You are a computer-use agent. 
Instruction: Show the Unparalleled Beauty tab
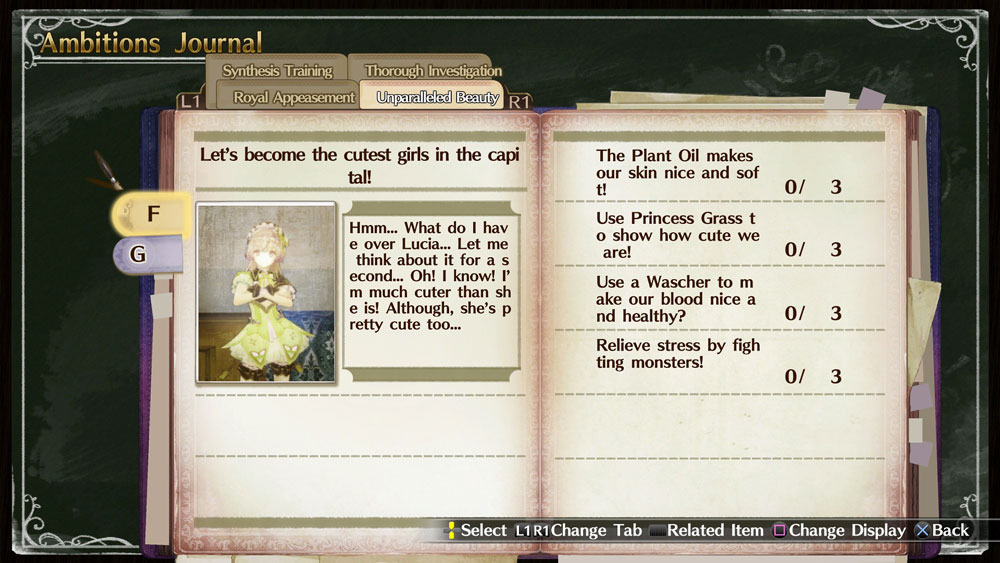point(438,97)
